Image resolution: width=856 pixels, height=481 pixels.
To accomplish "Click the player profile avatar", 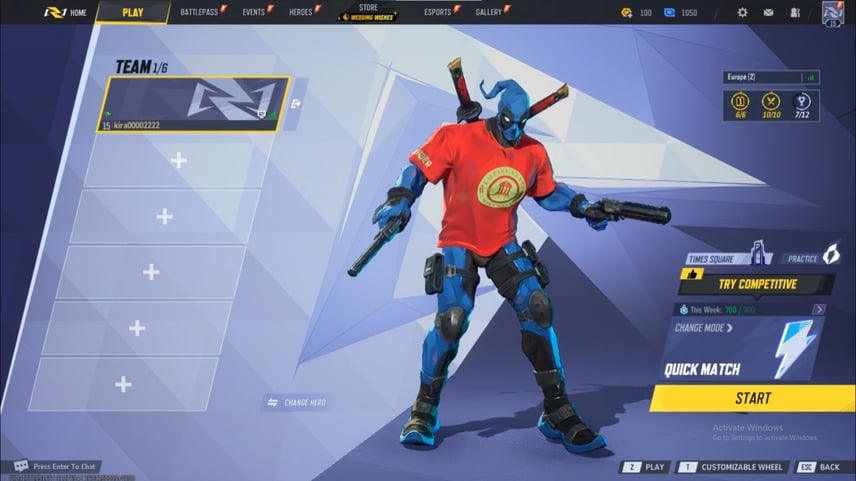I will point(834,13).
